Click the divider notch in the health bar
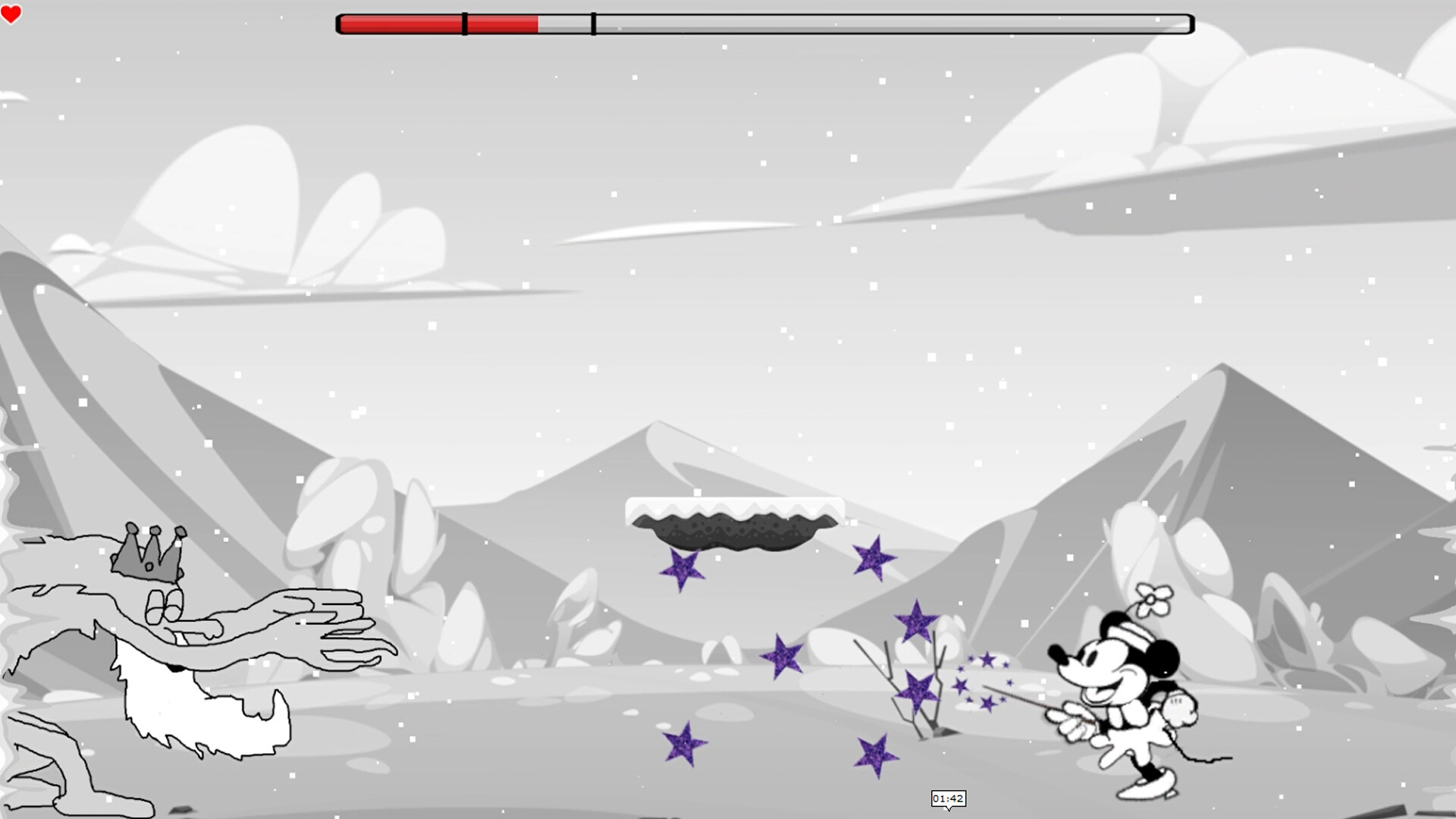Screen dimensions: 1456x819 pos(463,23)
